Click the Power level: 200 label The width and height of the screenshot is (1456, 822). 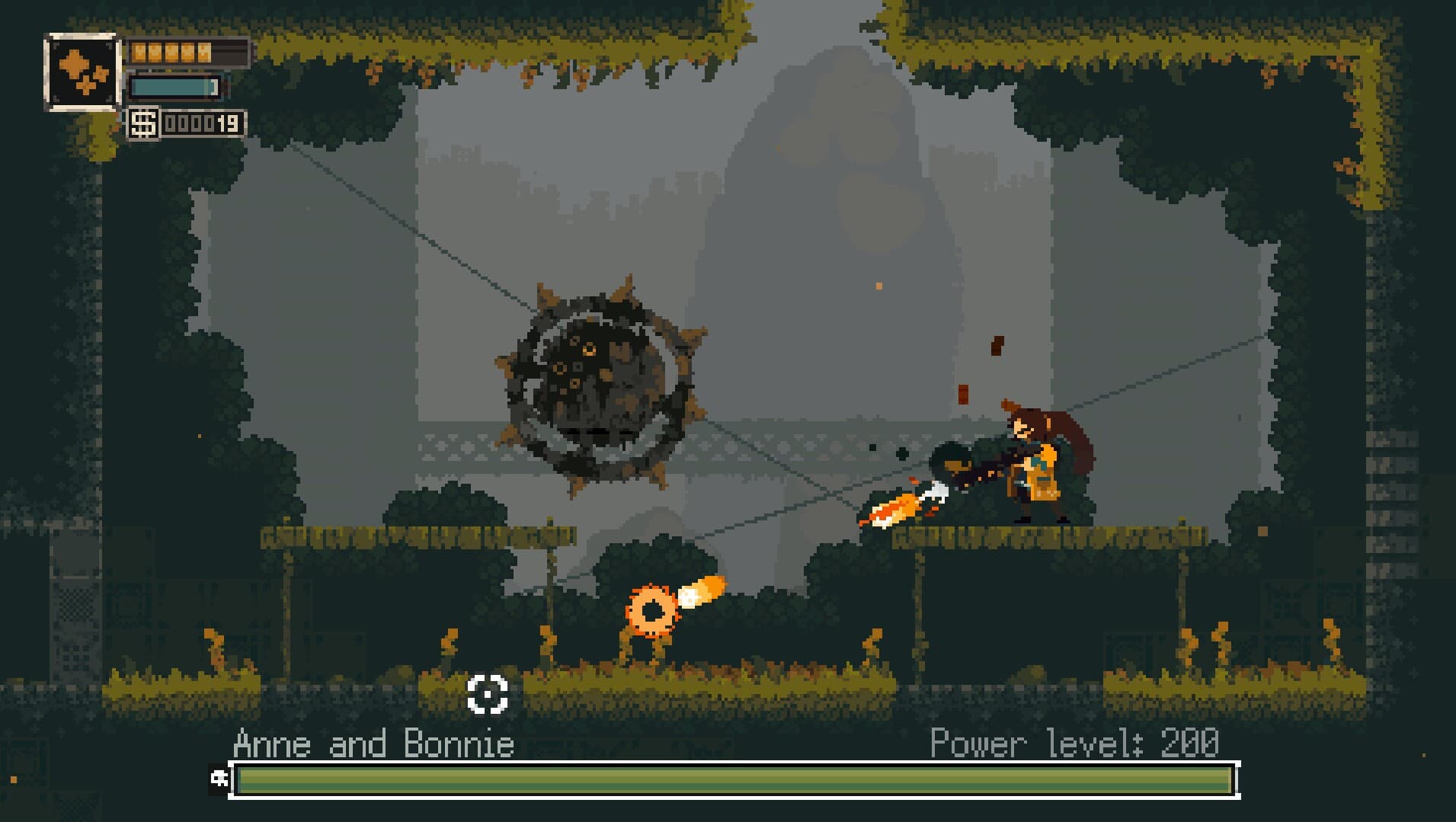point(1075,743)
